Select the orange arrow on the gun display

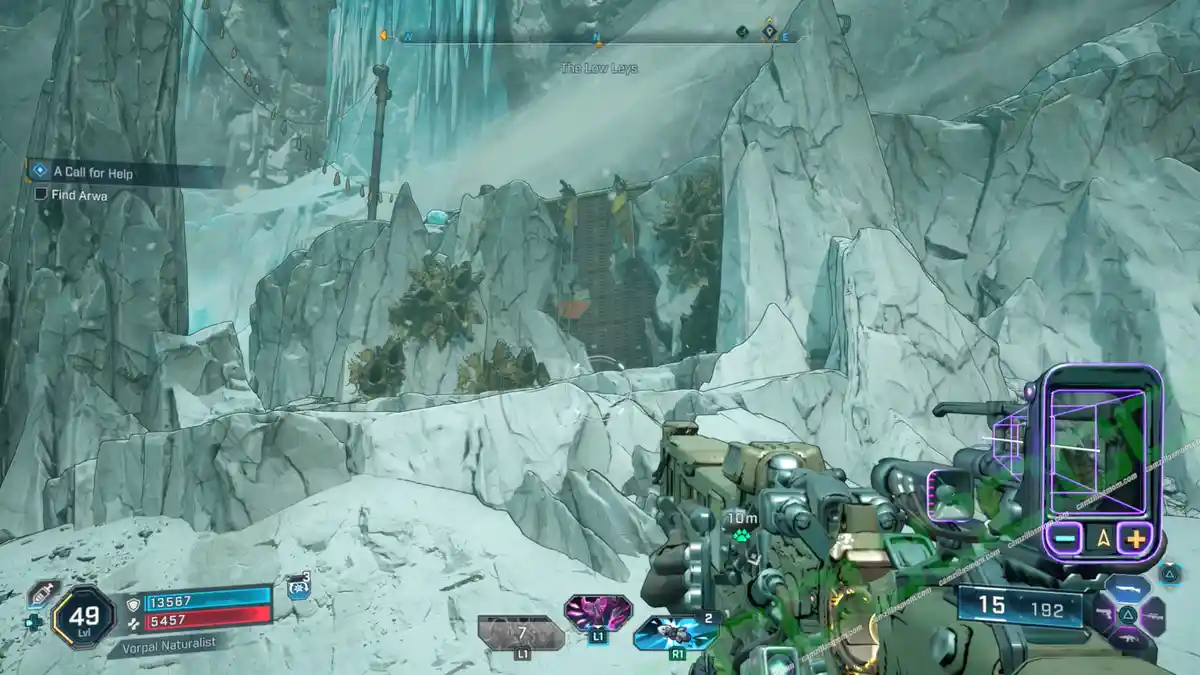point(1101,539)
